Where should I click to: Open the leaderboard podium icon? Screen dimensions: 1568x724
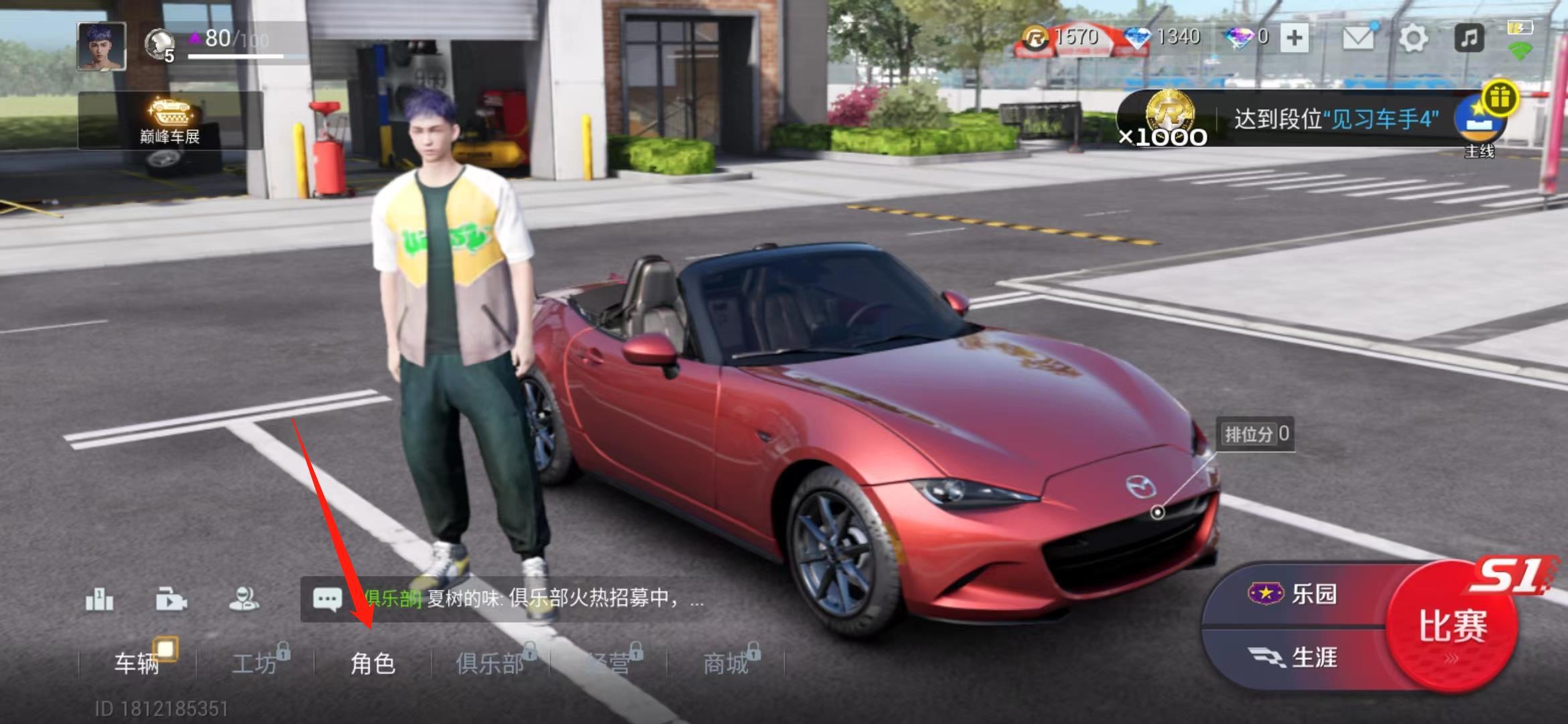pos(100,599)
